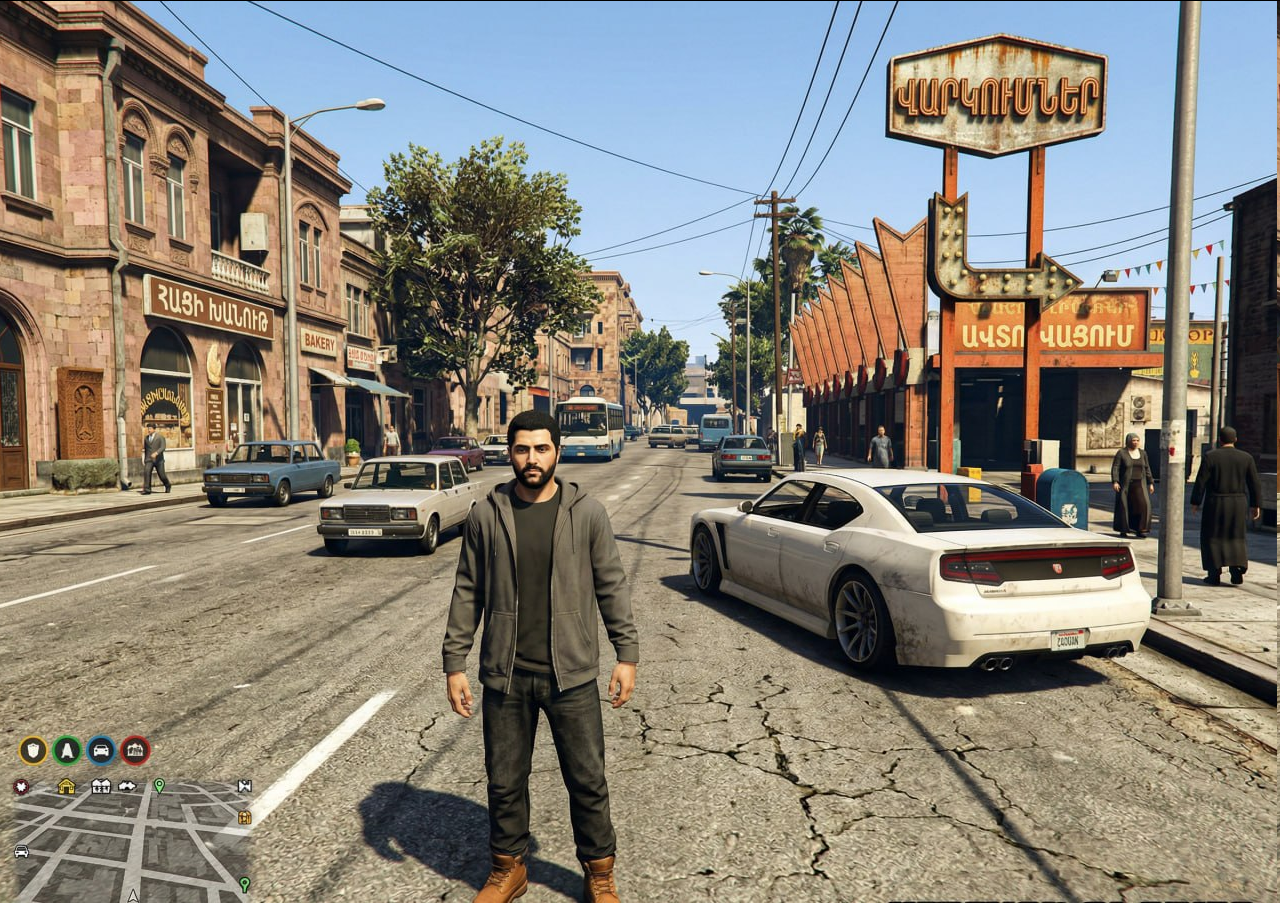The height and width of the screenshot is (903, 1280).
Task: Select the yellow house marker on minimap
Action: point(66,786)
